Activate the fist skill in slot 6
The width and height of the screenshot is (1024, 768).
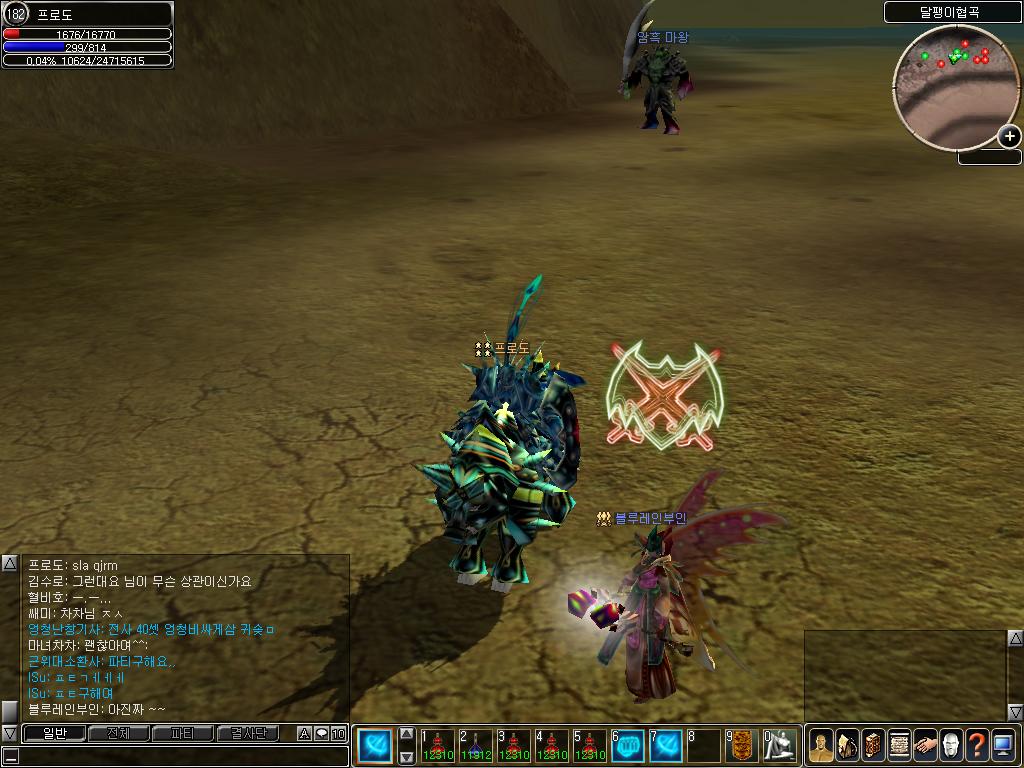click(628, 746)
